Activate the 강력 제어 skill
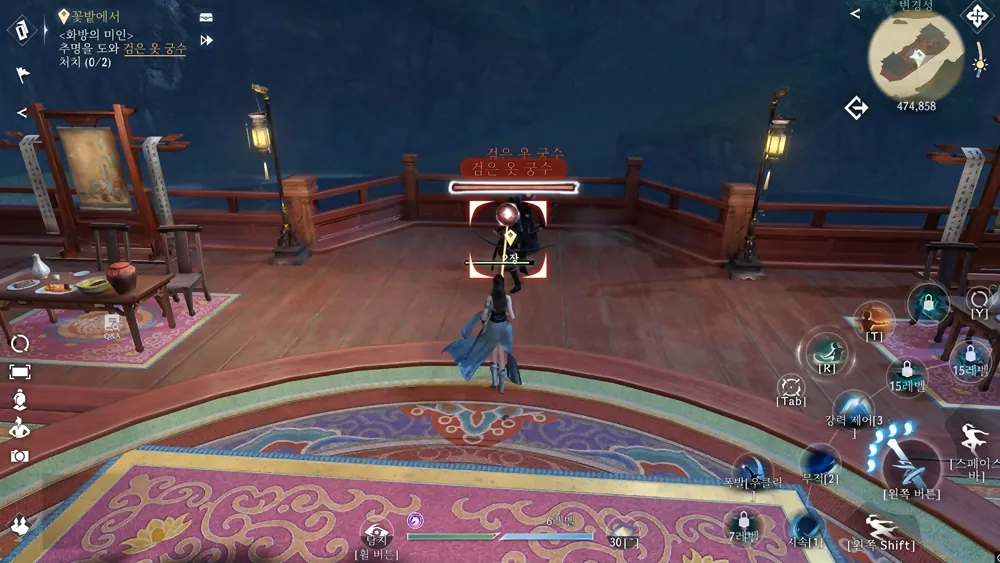Viewport: 1000px width, 563px height. point(852,410)
